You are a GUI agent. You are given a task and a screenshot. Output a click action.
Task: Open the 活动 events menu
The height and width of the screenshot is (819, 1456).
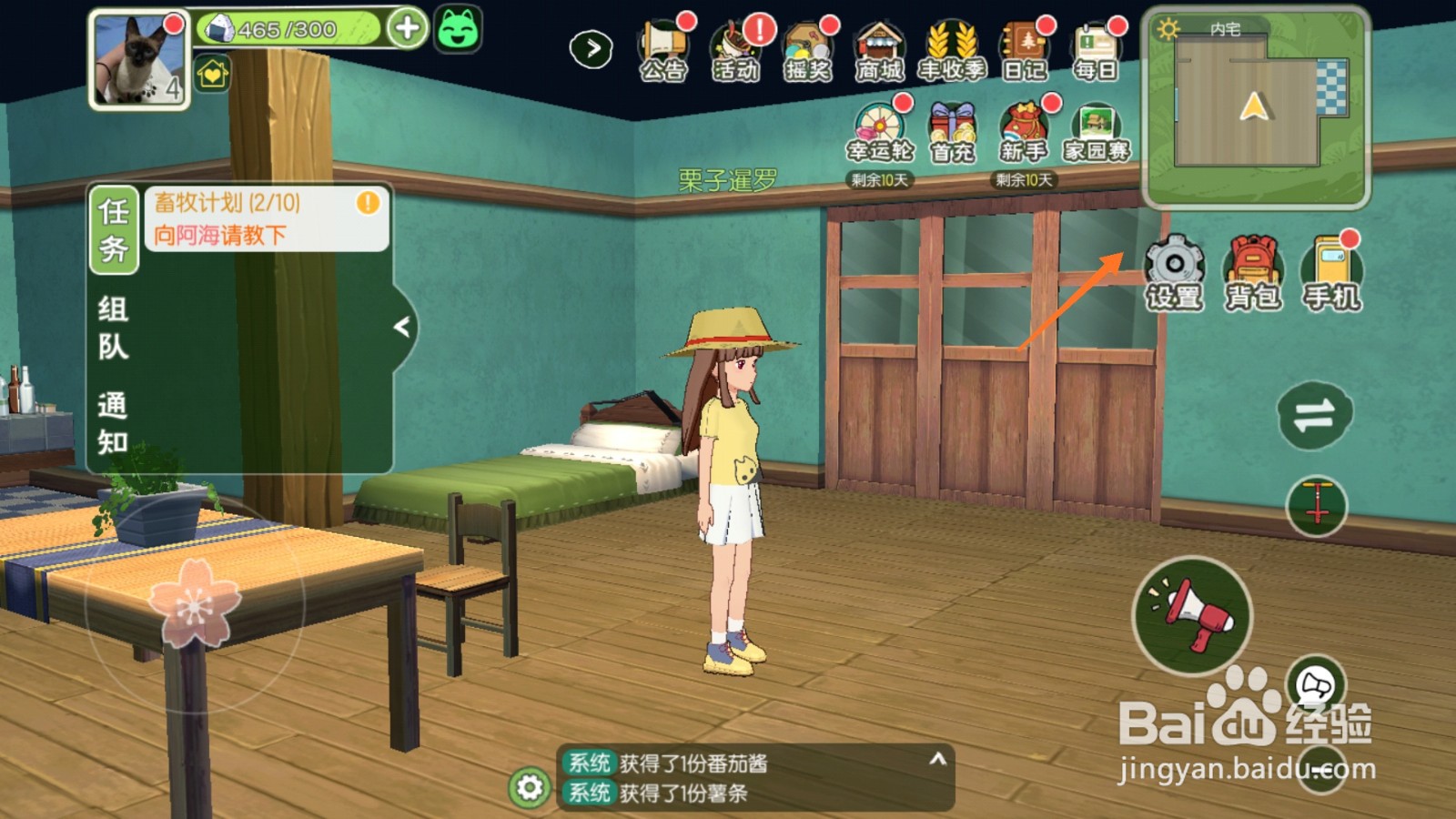735,50
